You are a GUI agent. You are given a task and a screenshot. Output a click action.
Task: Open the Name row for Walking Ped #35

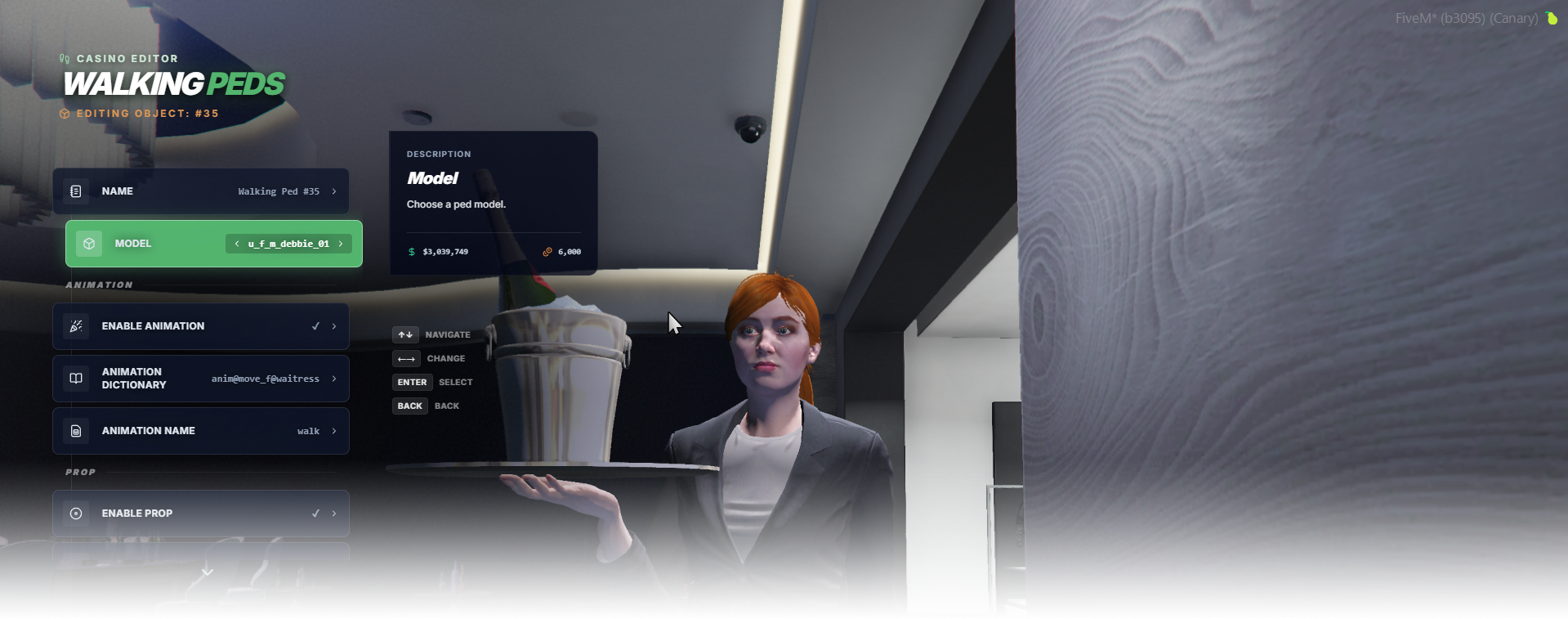(201, 191)
